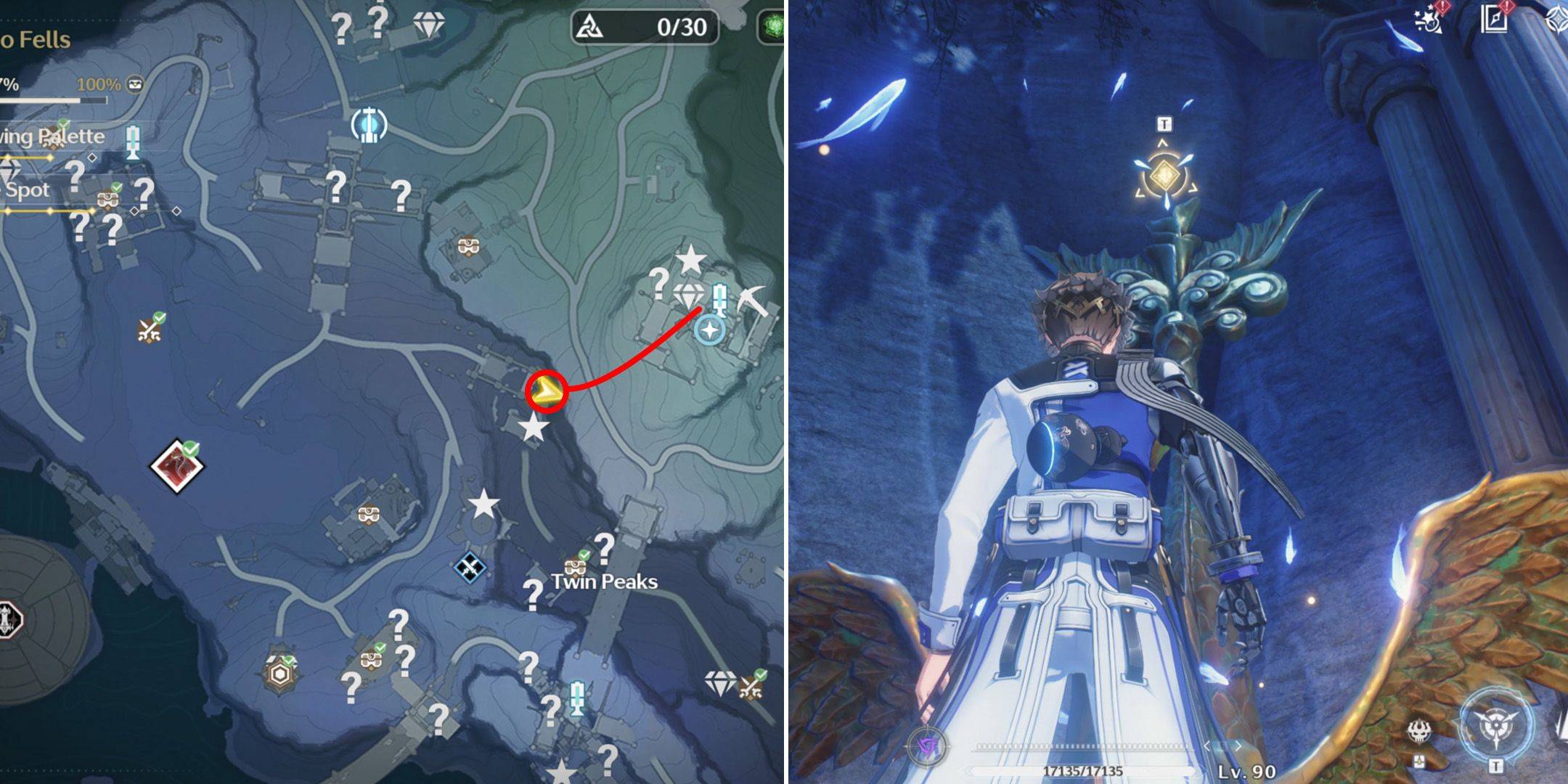The image size is (1568, 784).
Task: Select the tower emblem marker on round platform
Action: click(x=9, y=620)
